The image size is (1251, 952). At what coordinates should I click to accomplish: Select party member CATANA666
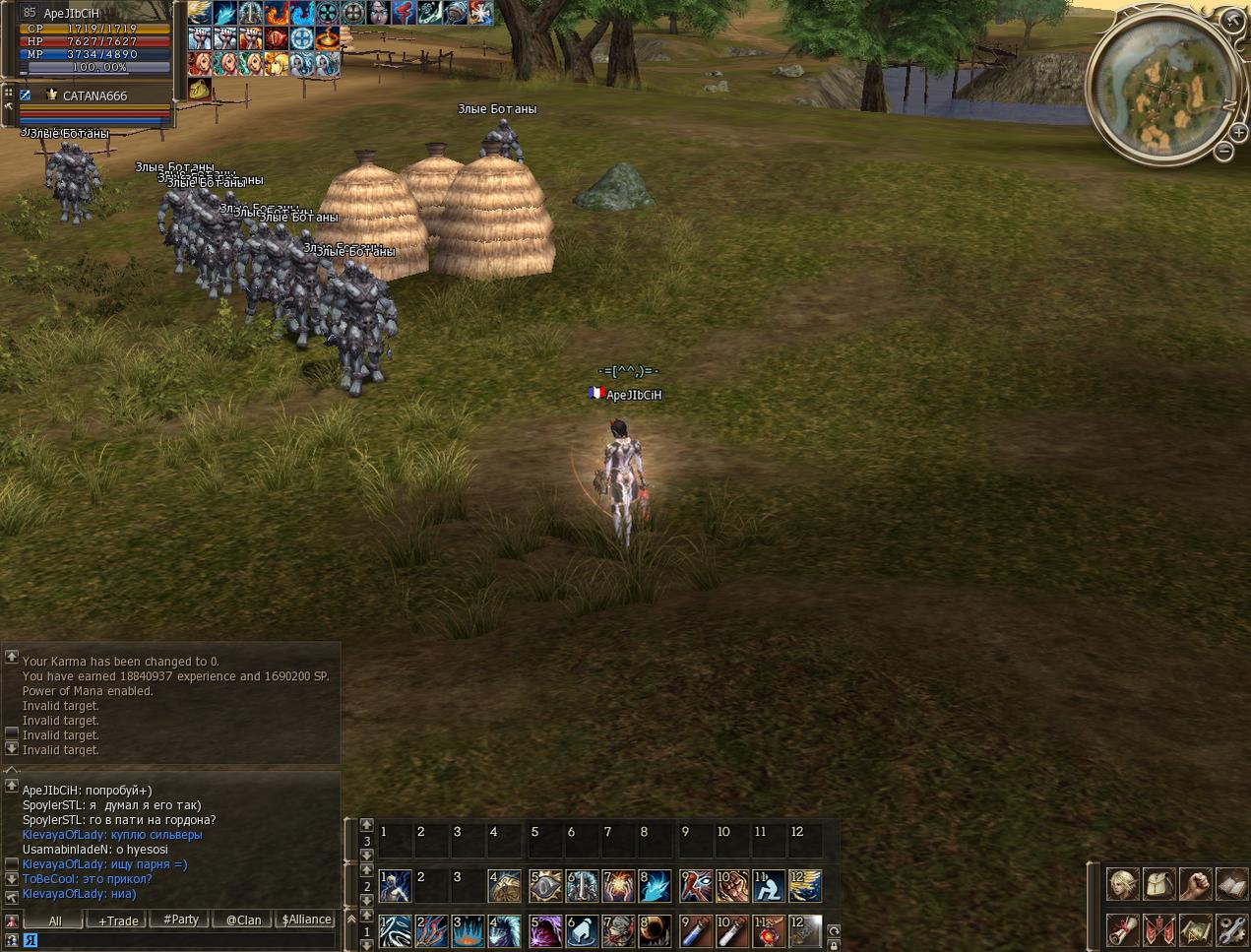(x=94, y=96)
